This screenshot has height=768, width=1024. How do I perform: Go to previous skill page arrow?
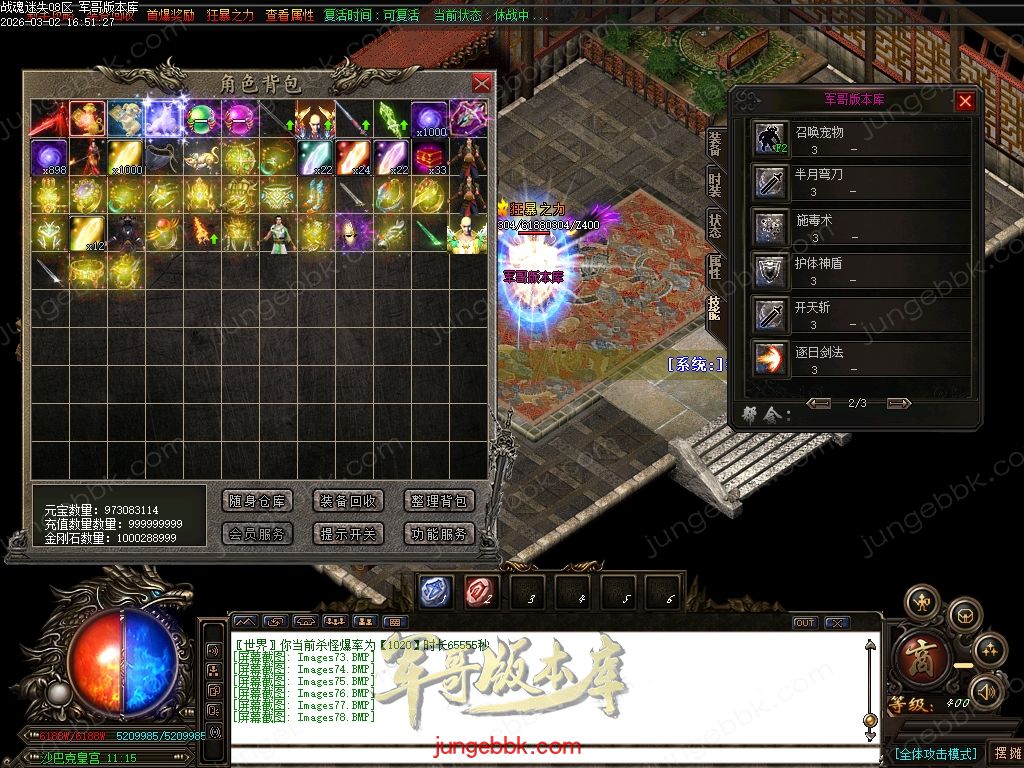(x=819, y=403)
